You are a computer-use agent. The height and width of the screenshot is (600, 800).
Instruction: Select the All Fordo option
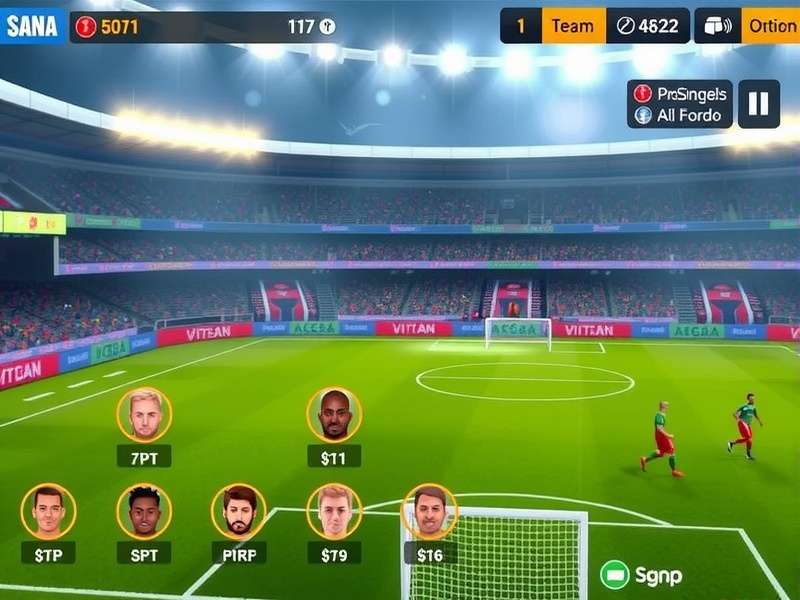coord(680,115)
